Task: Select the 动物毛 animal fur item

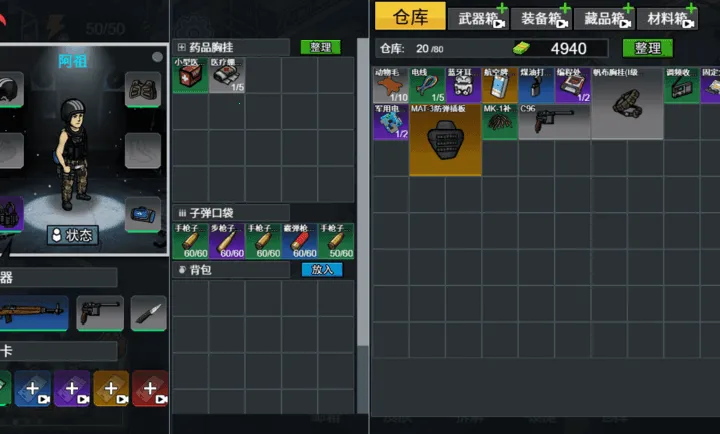Action: (391, 85)
